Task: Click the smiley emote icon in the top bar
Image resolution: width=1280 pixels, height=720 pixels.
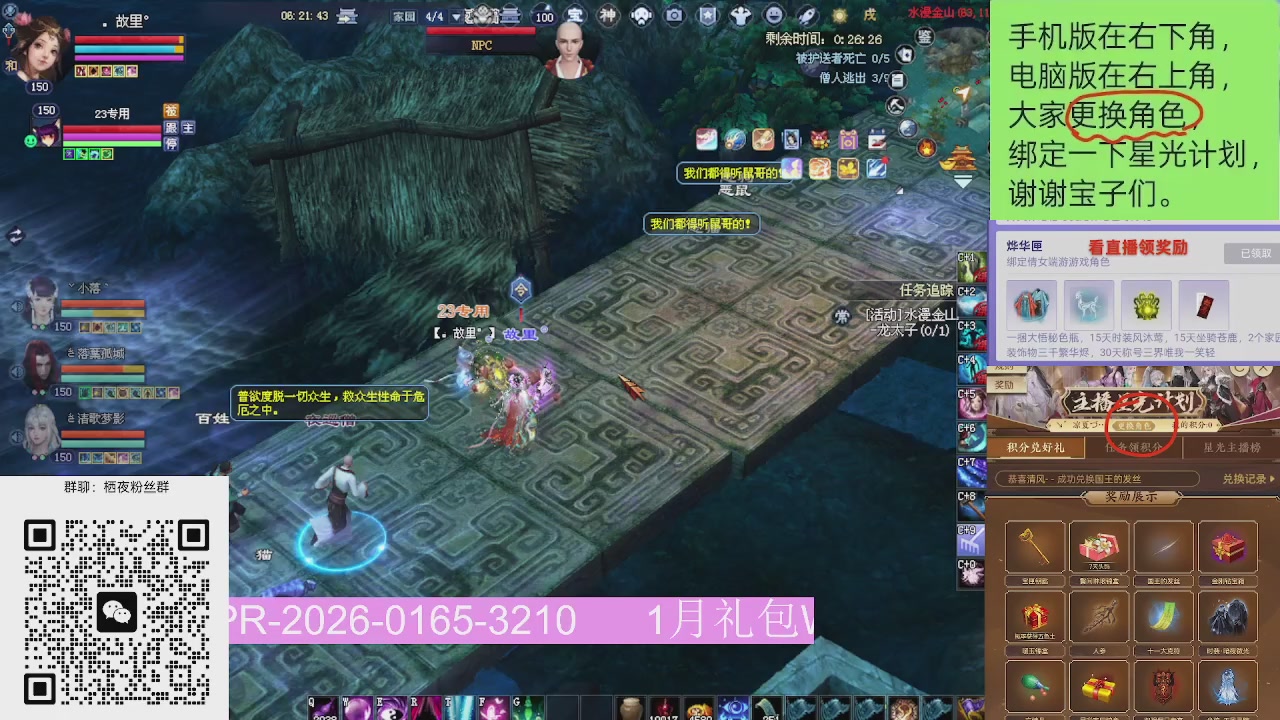Action: coord(772,15)
